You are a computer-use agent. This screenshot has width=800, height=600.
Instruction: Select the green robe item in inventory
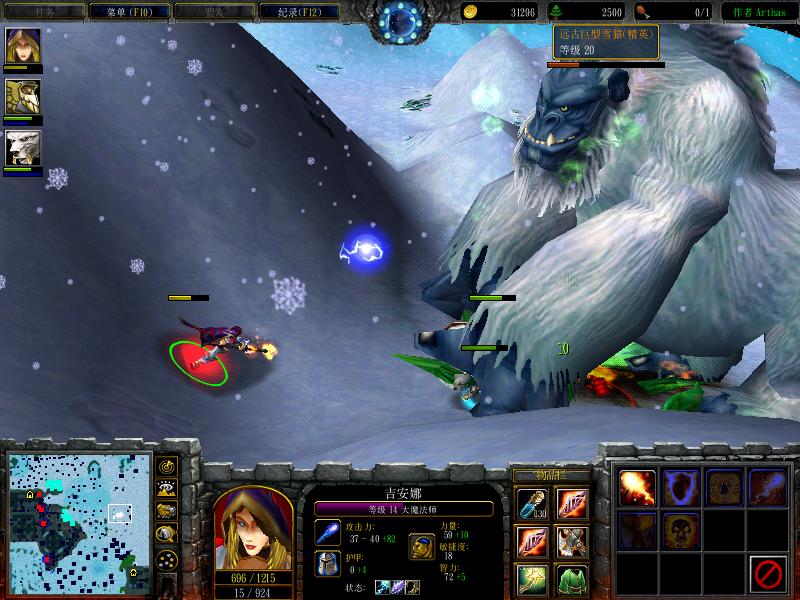click(572, 579)
